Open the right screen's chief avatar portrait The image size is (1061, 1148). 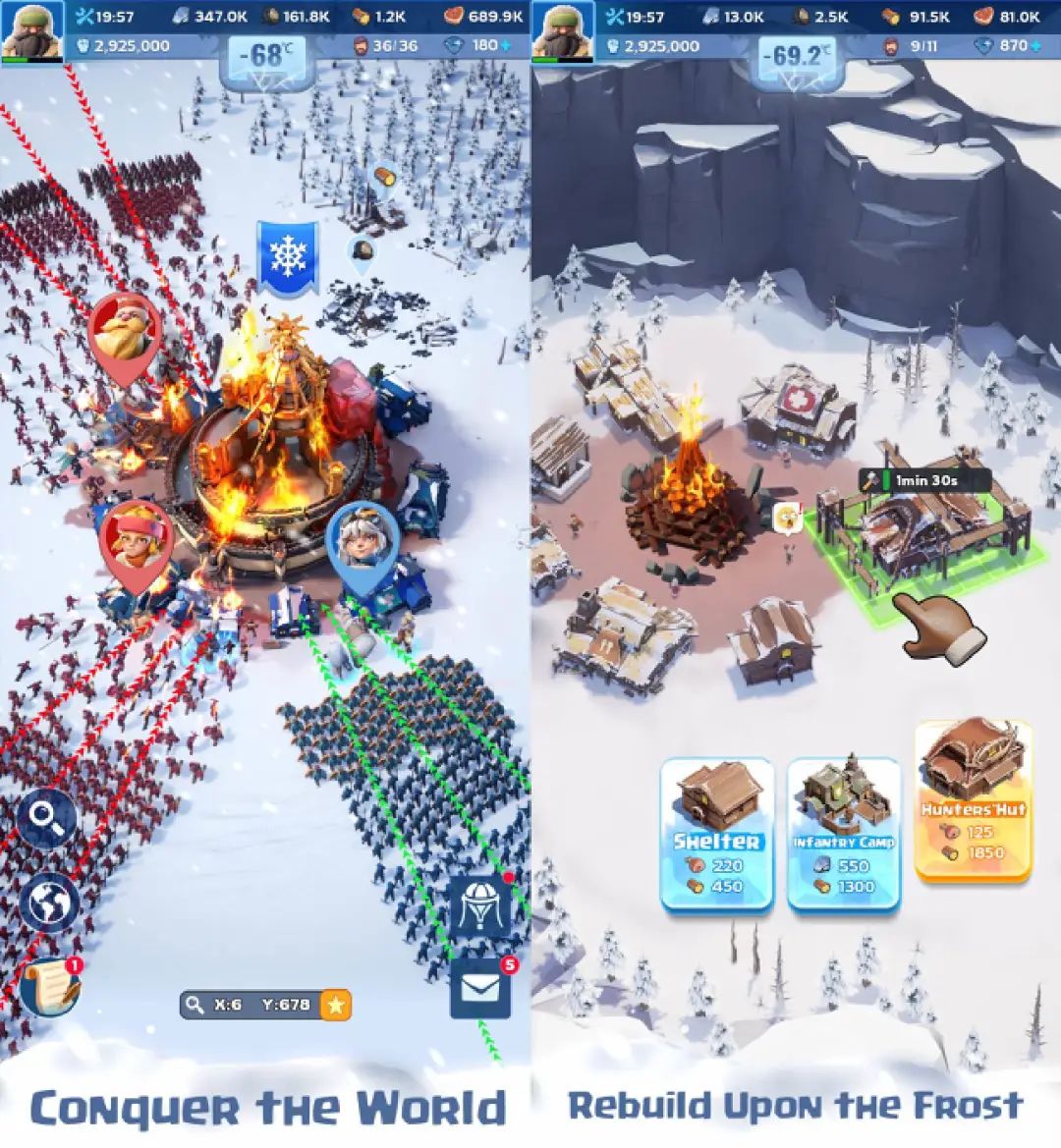(x=562, y=30)
